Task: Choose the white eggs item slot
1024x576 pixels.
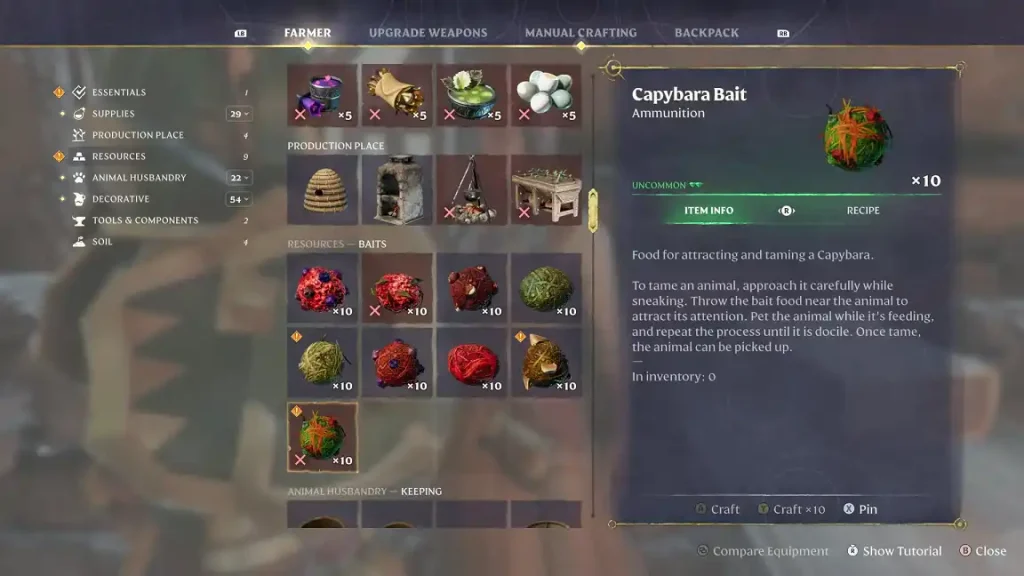Action: [x=546, y=95]
